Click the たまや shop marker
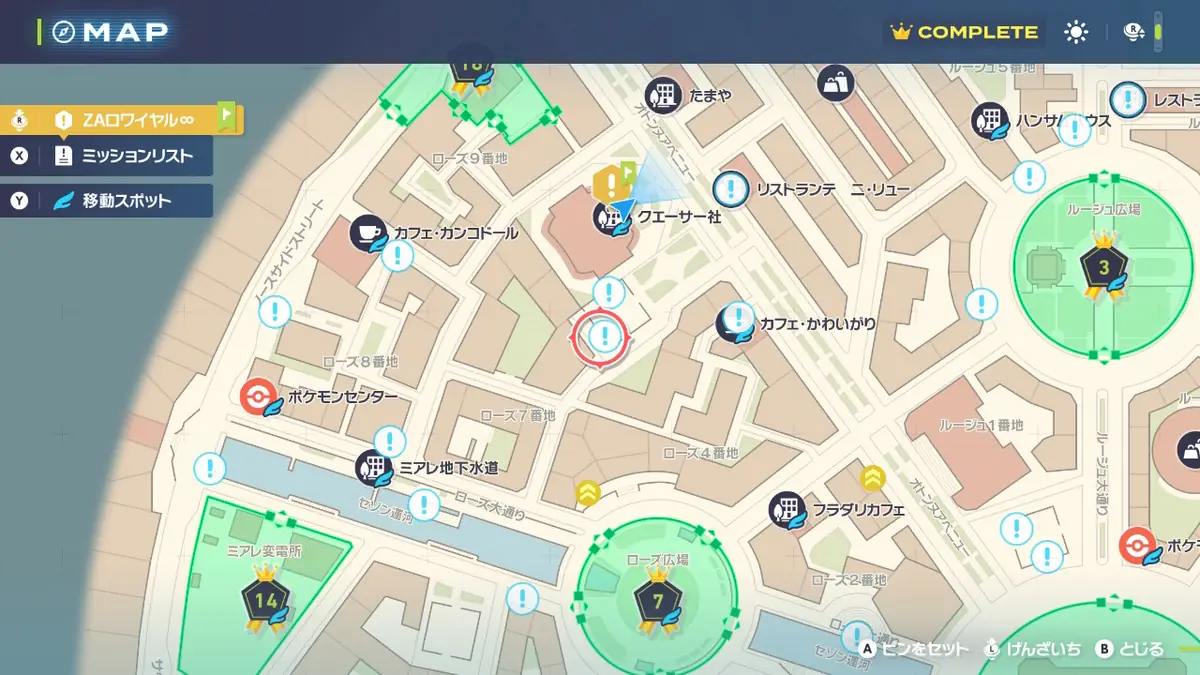Image resolution: width=1200 pixels, height=675 pixels. 663,95
